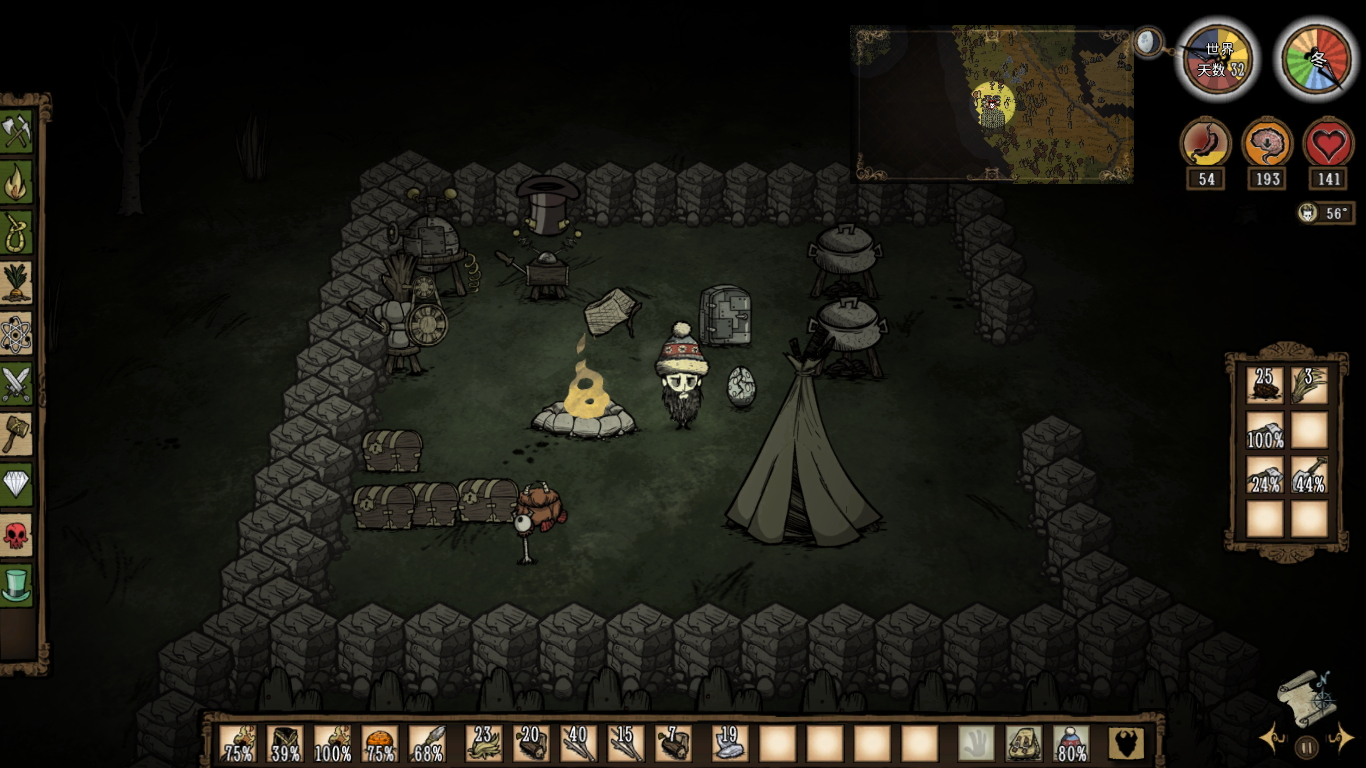This screenshot has height=768, width=1366.
Task: Select the log stack of 20
Action: tap(530, 744)
